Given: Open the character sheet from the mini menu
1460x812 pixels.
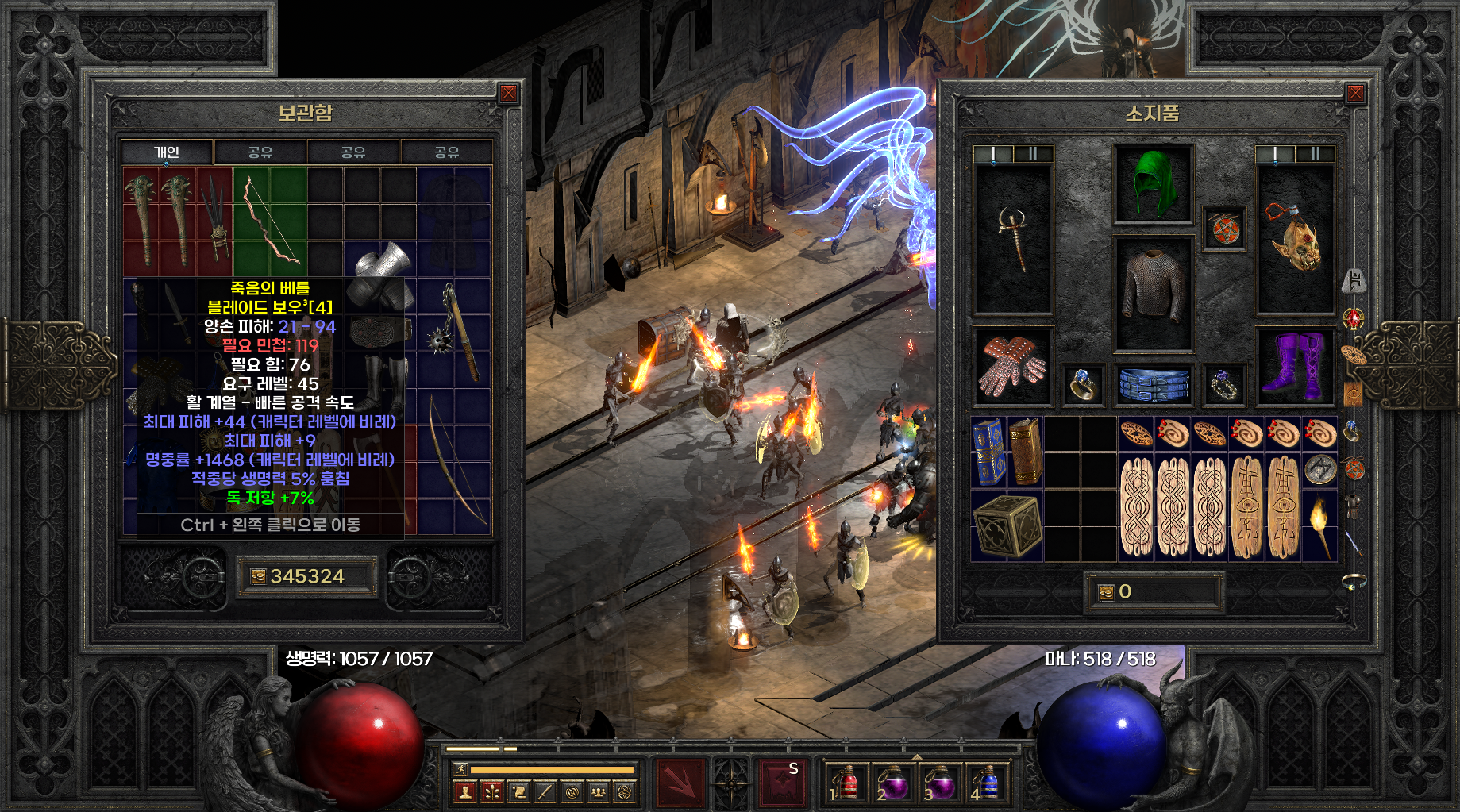Looking at the screenshot, I should [465, 791].
